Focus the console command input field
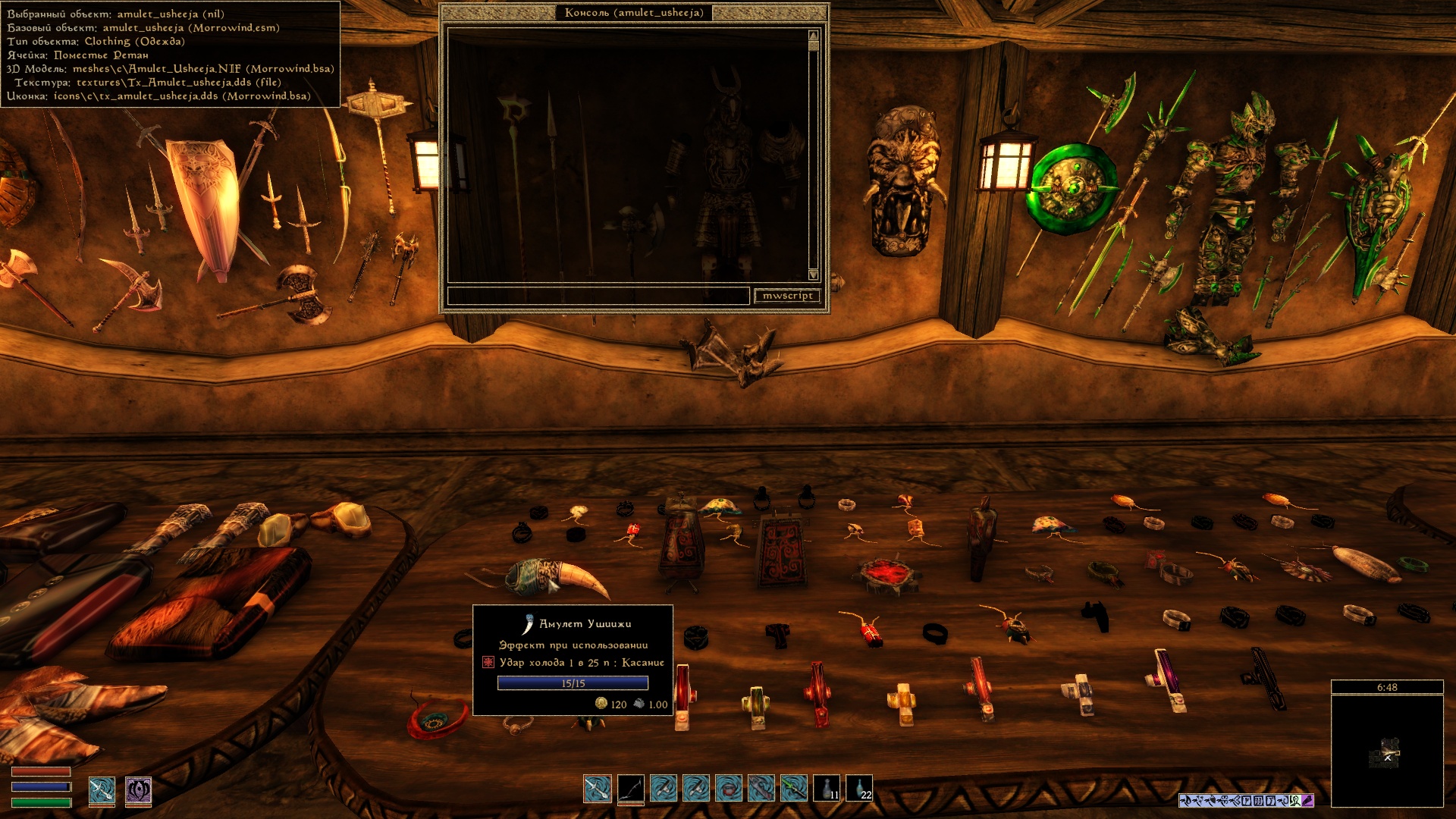This screenshot has width=1456, height=819. point(598,296)
